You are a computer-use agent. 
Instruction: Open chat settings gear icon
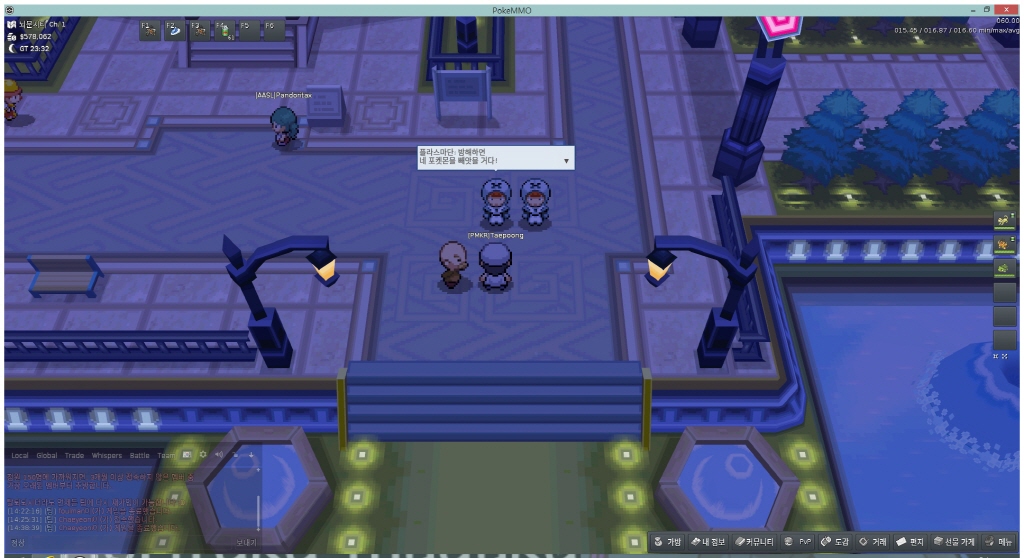(203, 454)
